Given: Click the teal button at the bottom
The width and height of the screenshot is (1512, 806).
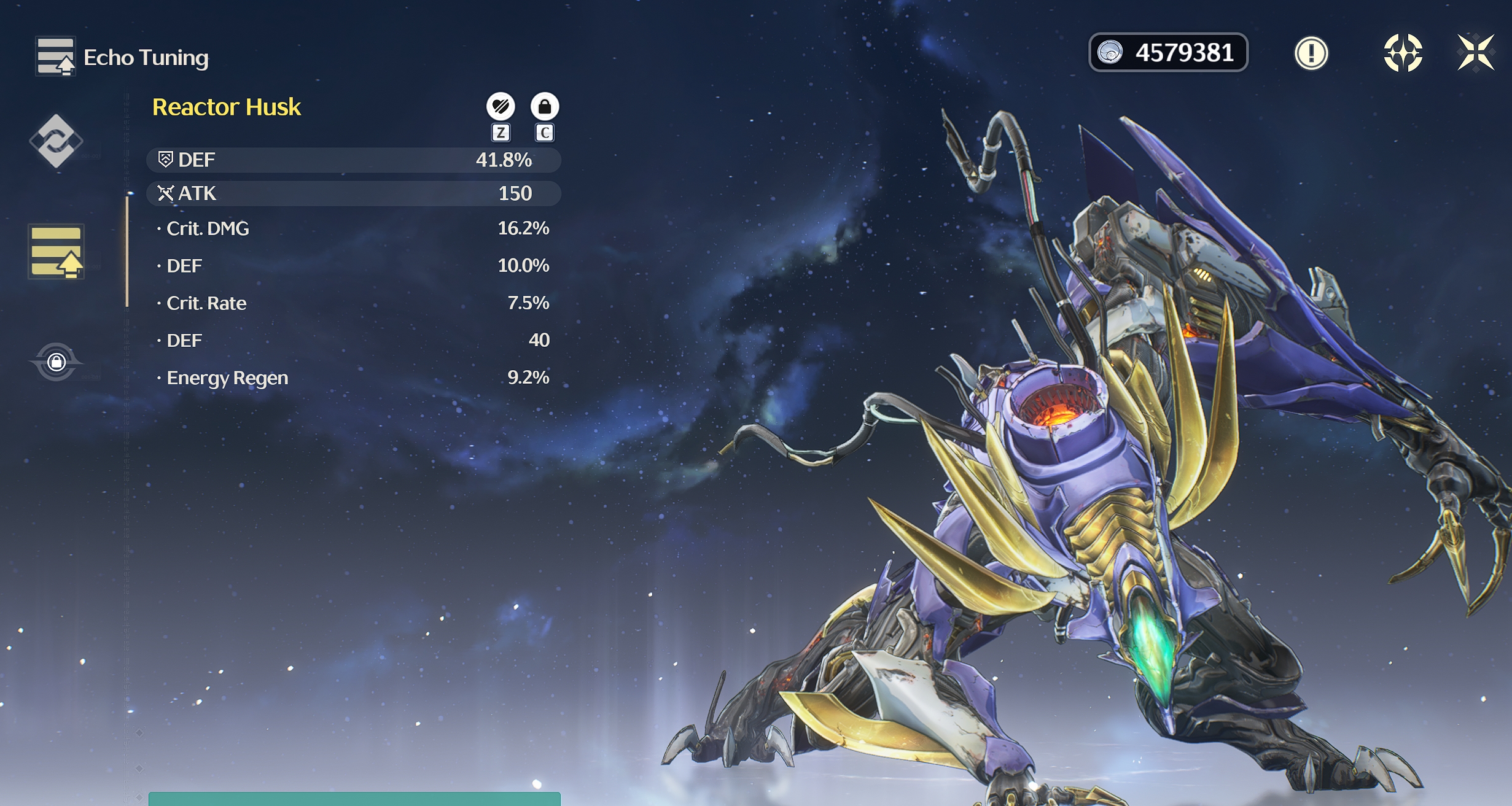Looking at the screenshot, I should [354, 799].
